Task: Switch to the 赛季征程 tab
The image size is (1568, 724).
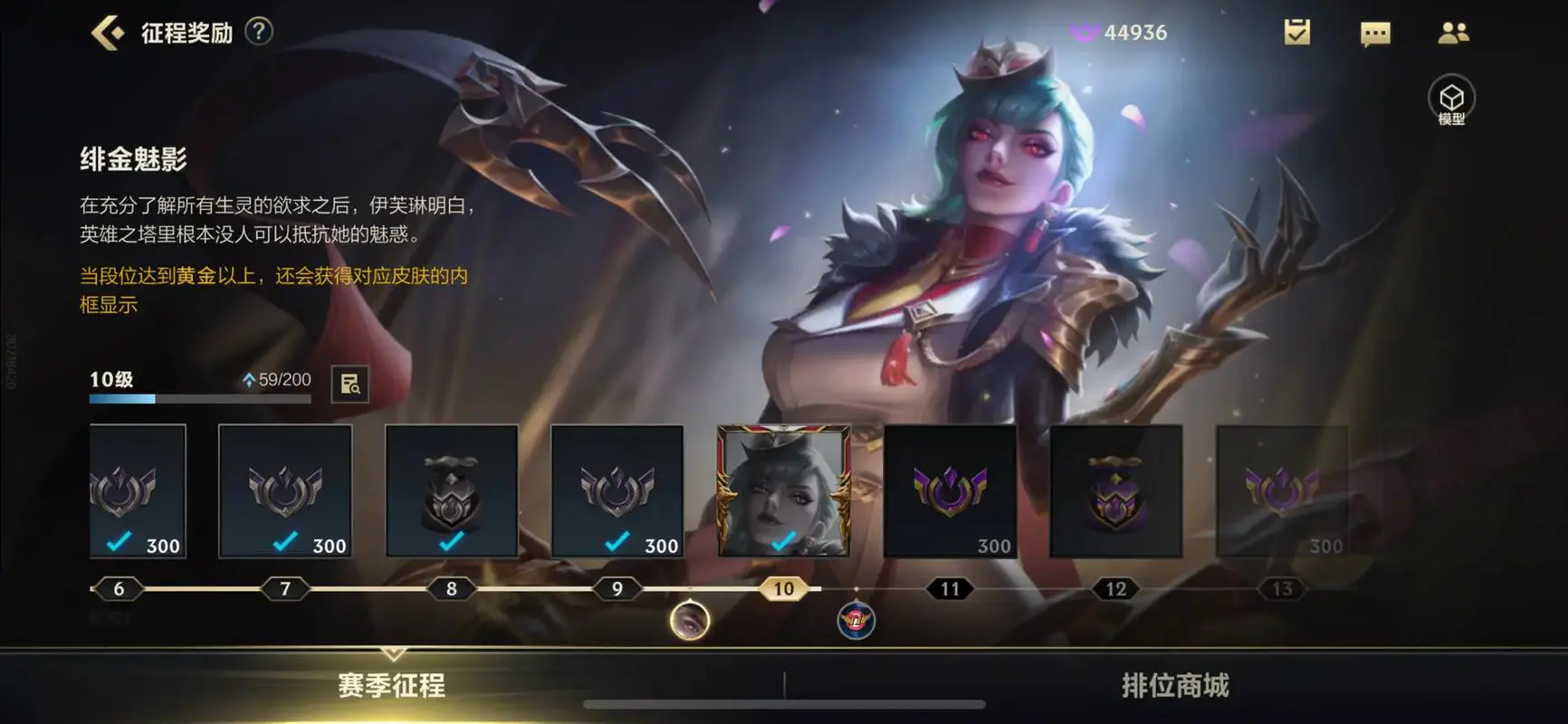Action: tap(391, 685)
